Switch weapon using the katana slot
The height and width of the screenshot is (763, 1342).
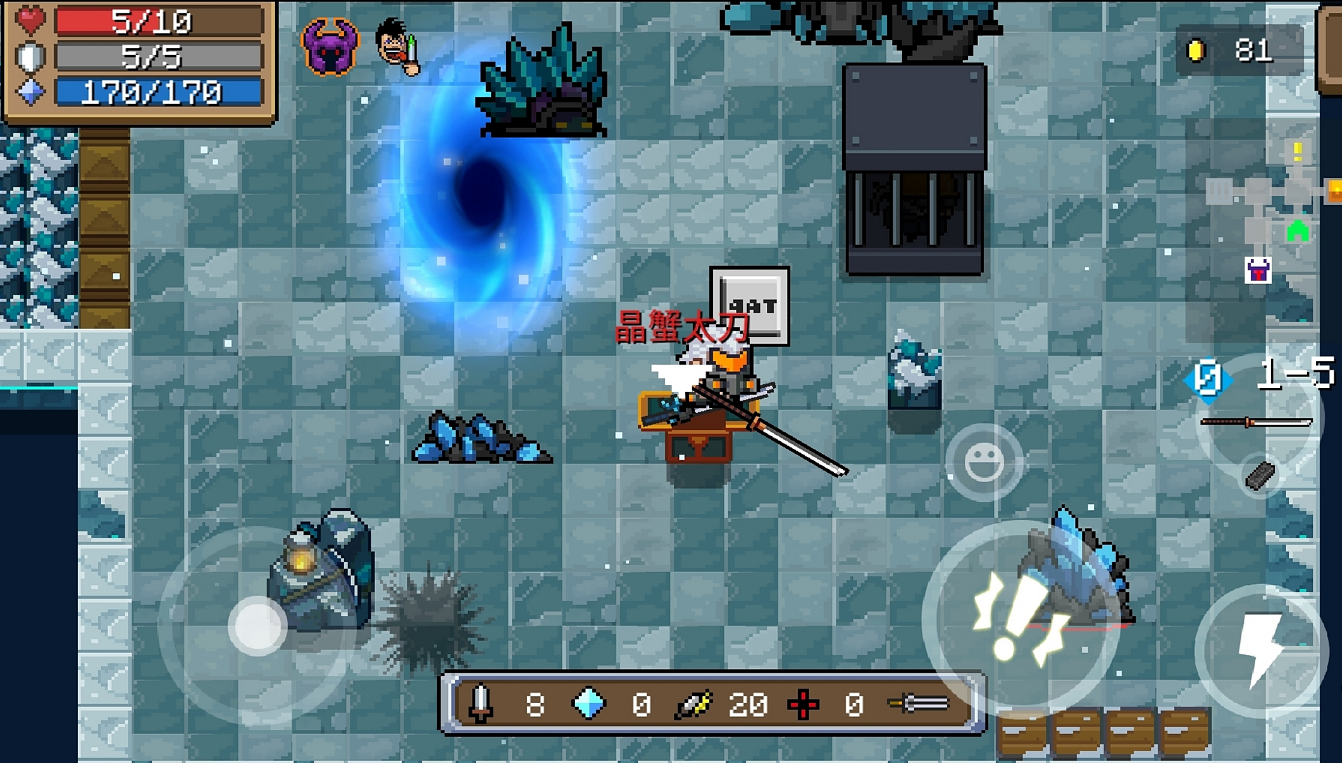[1257, 421]
